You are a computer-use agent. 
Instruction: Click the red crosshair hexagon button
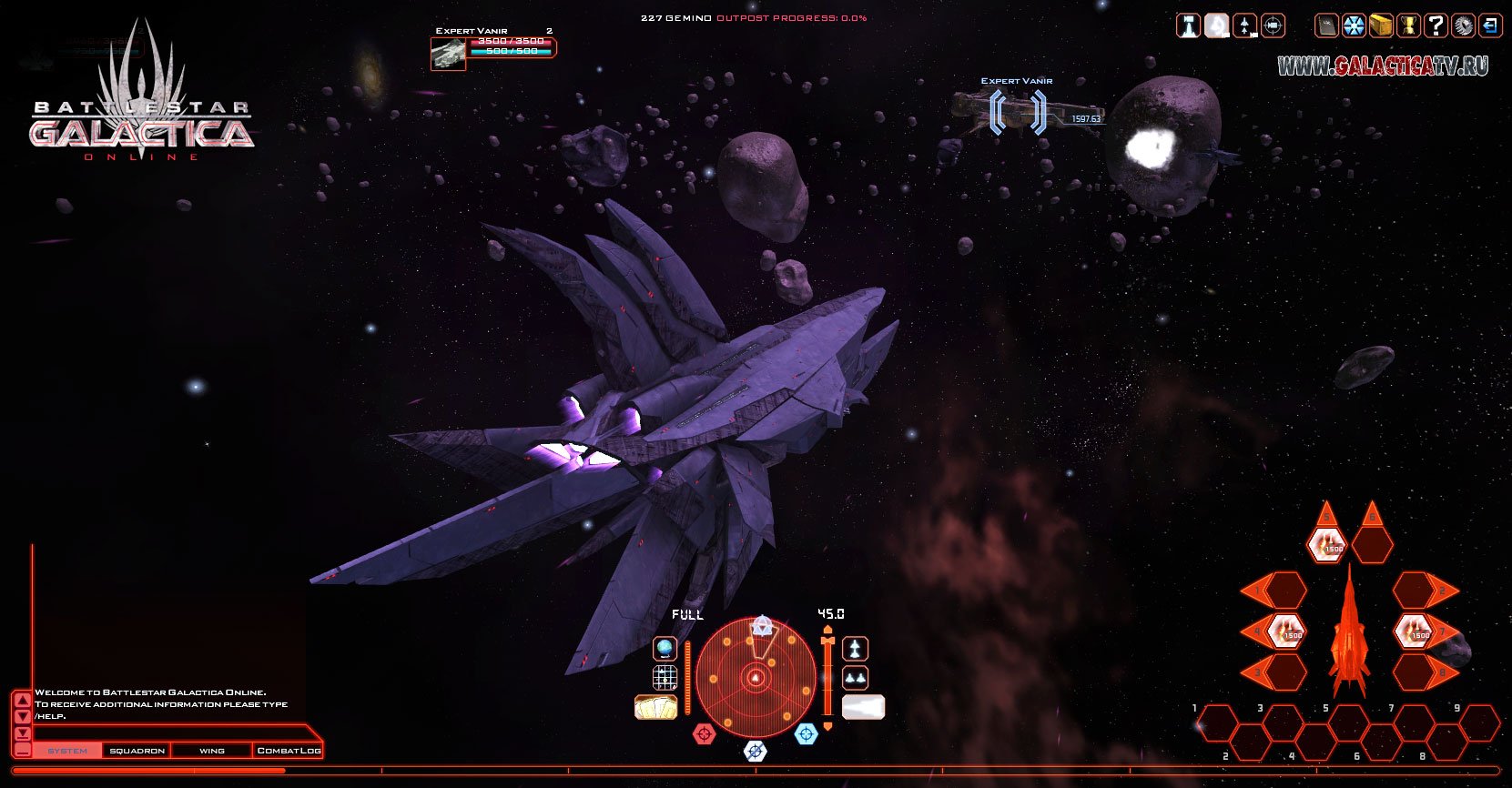tap(704, 733)
